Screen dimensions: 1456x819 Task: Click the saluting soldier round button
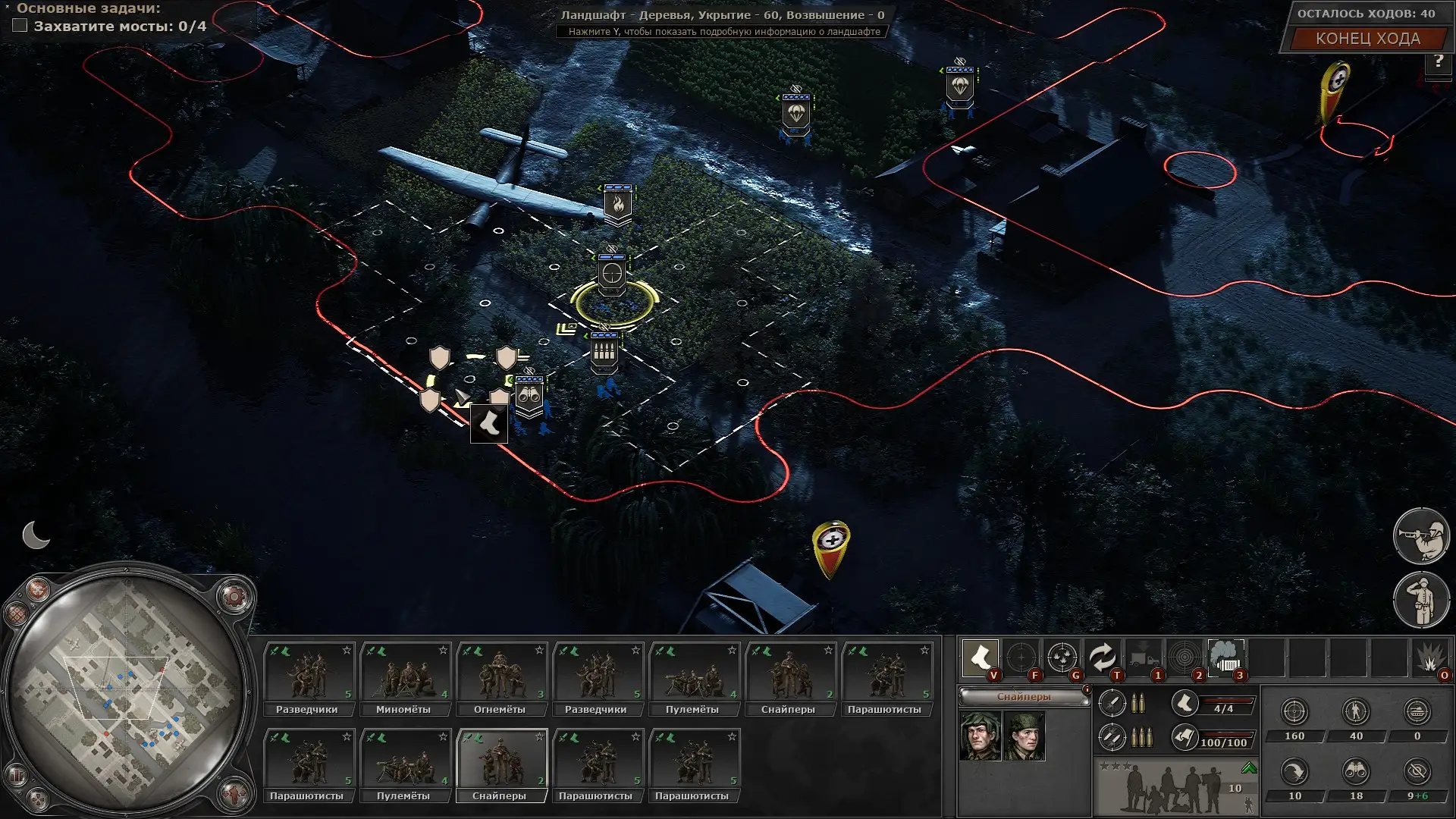[1421, 599]
